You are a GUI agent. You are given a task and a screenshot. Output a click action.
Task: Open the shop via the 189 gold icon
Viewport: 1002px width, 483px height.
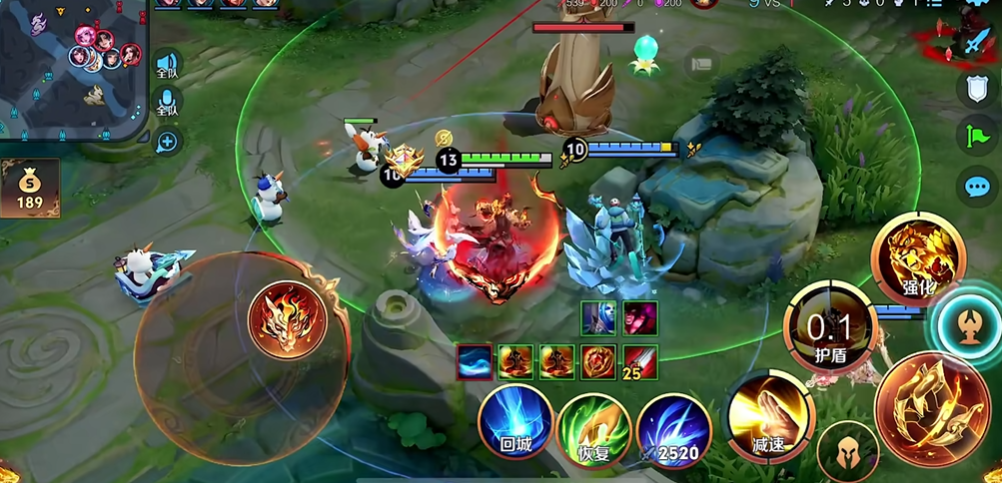point(29,188)
